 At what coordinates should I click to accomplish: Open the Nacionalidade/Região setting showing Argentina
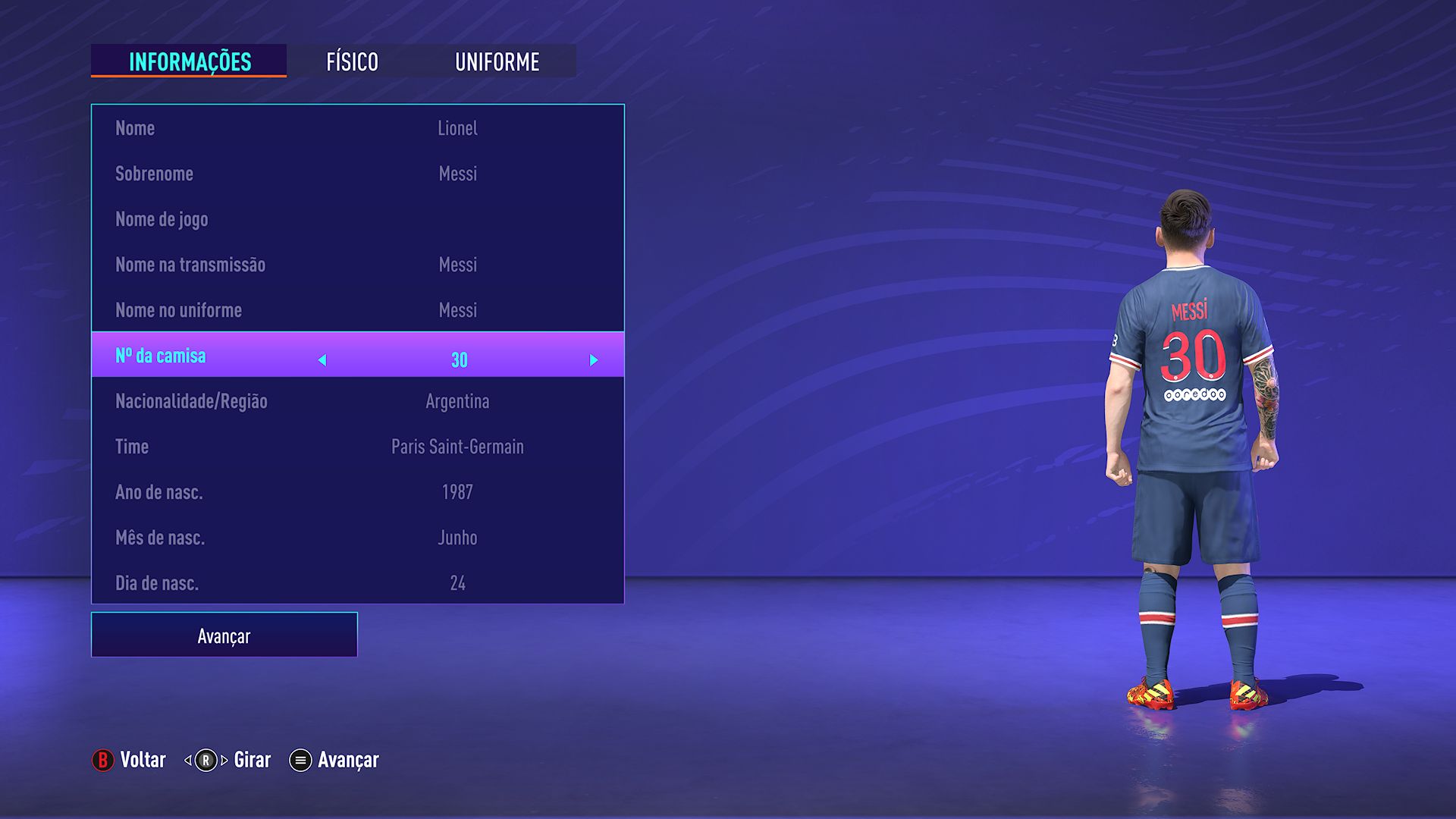[356, 401]
